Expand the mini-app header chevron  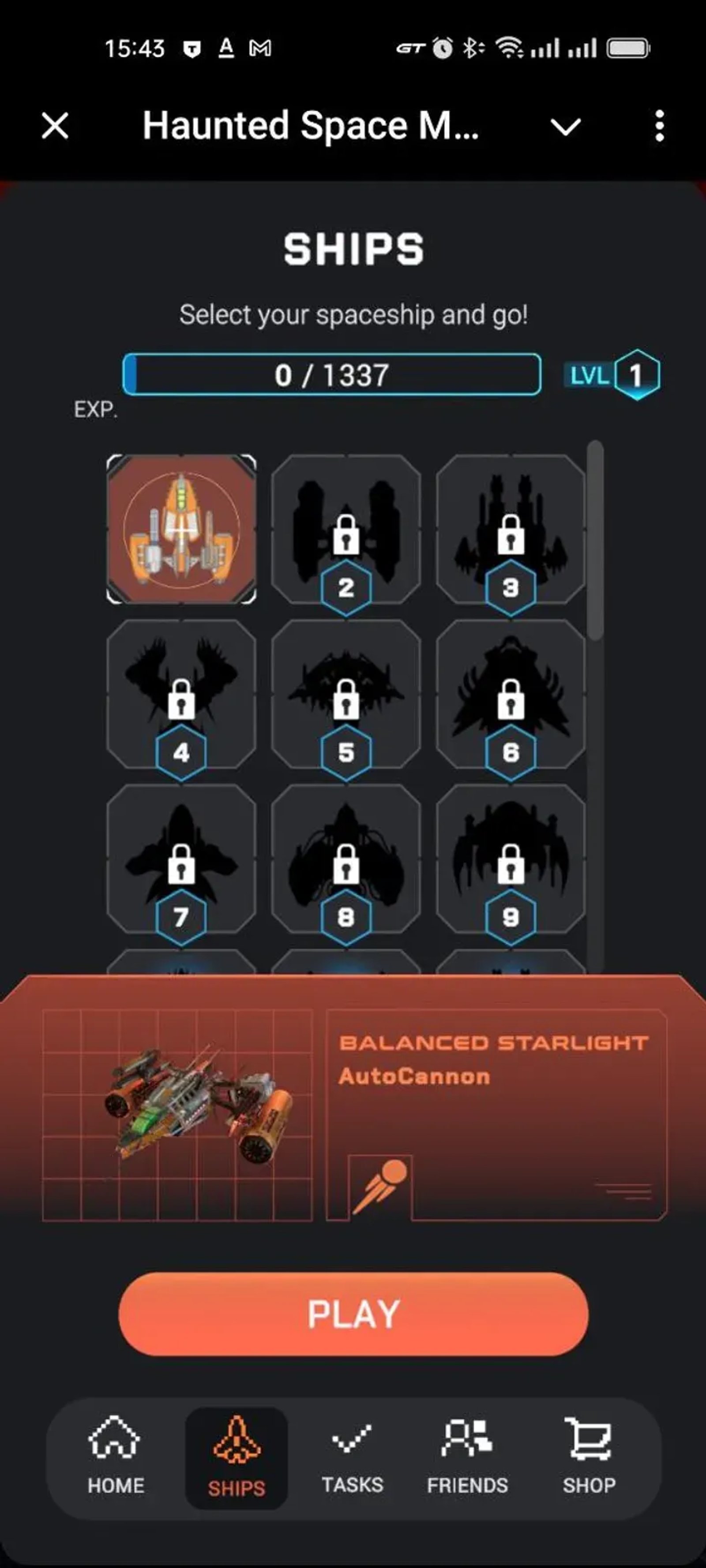coord(567,126)
